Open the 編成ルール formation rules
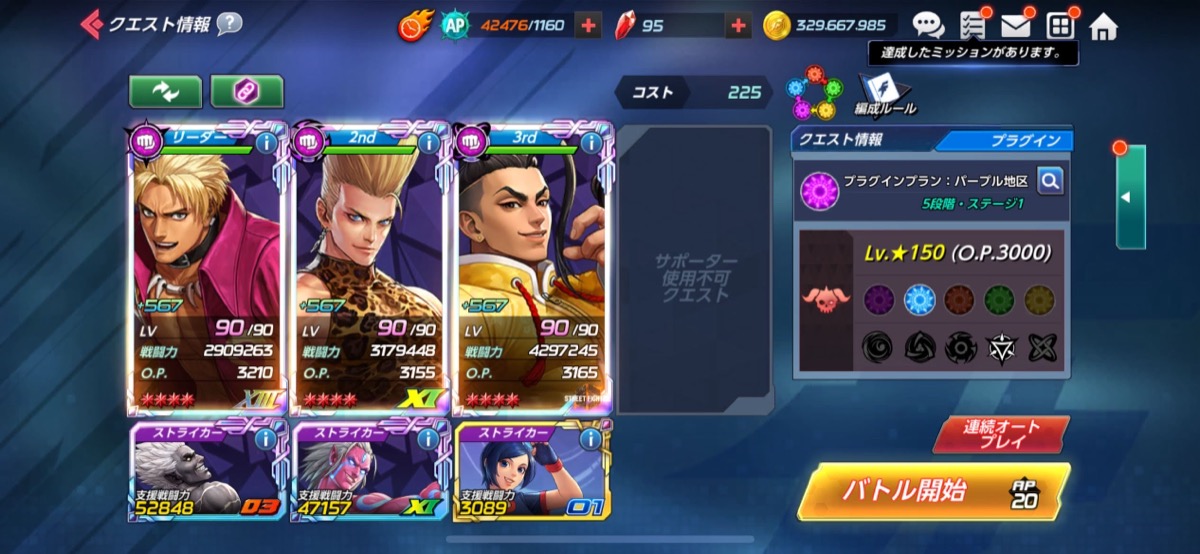Viewport: 1200px width, 554px height. (884, 94)
